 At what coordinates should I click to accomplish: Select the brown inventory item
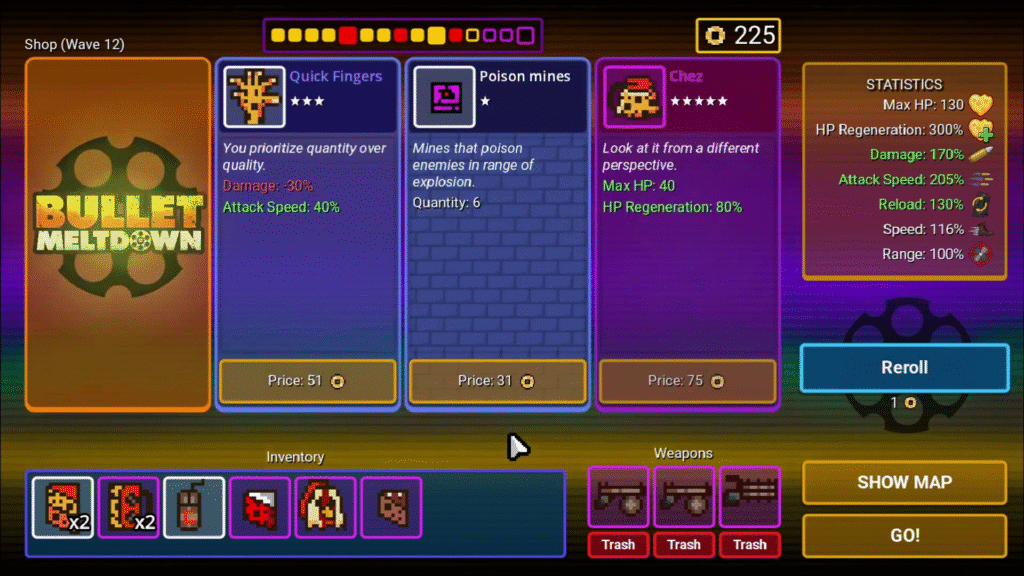click(x=391, y=507)
